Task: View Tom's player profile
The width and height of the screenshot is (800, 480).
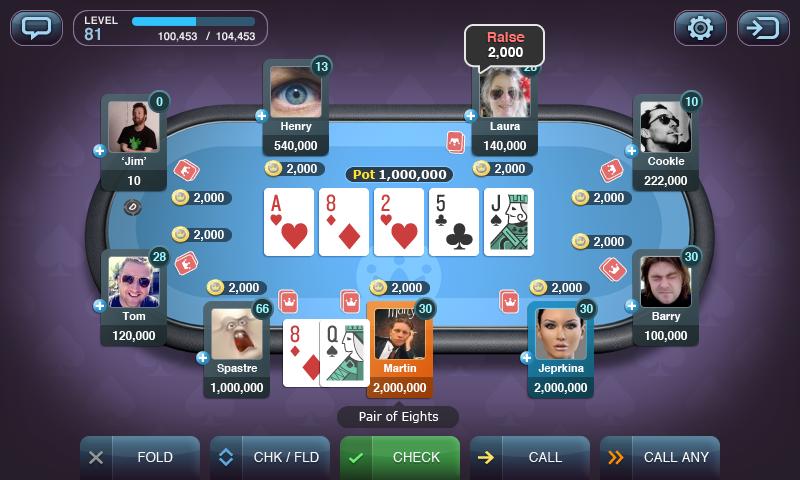Action: pyautogui.click(x=134, y=282)
